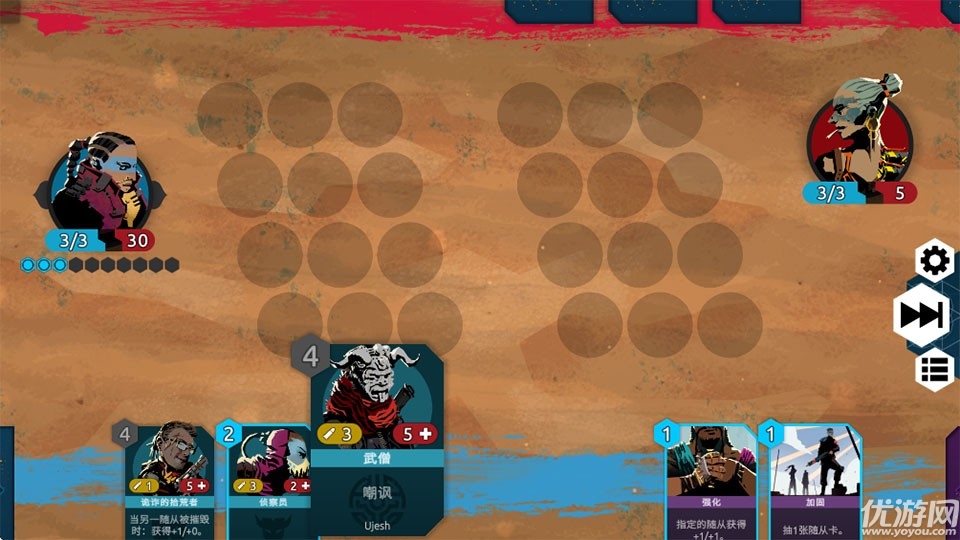Viewport: 960px width, 540px height.
Task: Open the list log icon
Action: [935, 370]
